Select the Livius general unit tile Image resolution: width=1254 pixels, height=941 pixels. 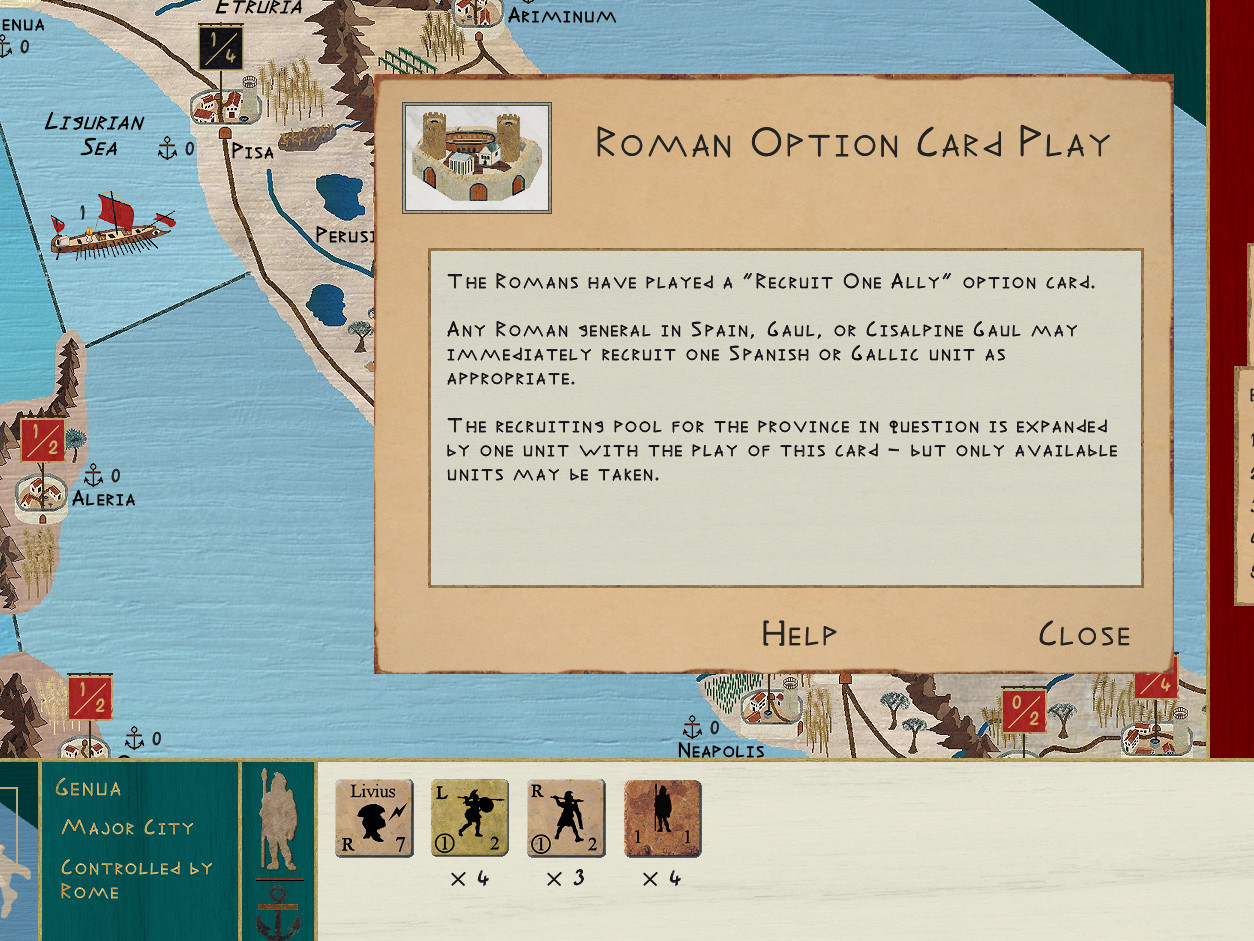tap(374, 819)
